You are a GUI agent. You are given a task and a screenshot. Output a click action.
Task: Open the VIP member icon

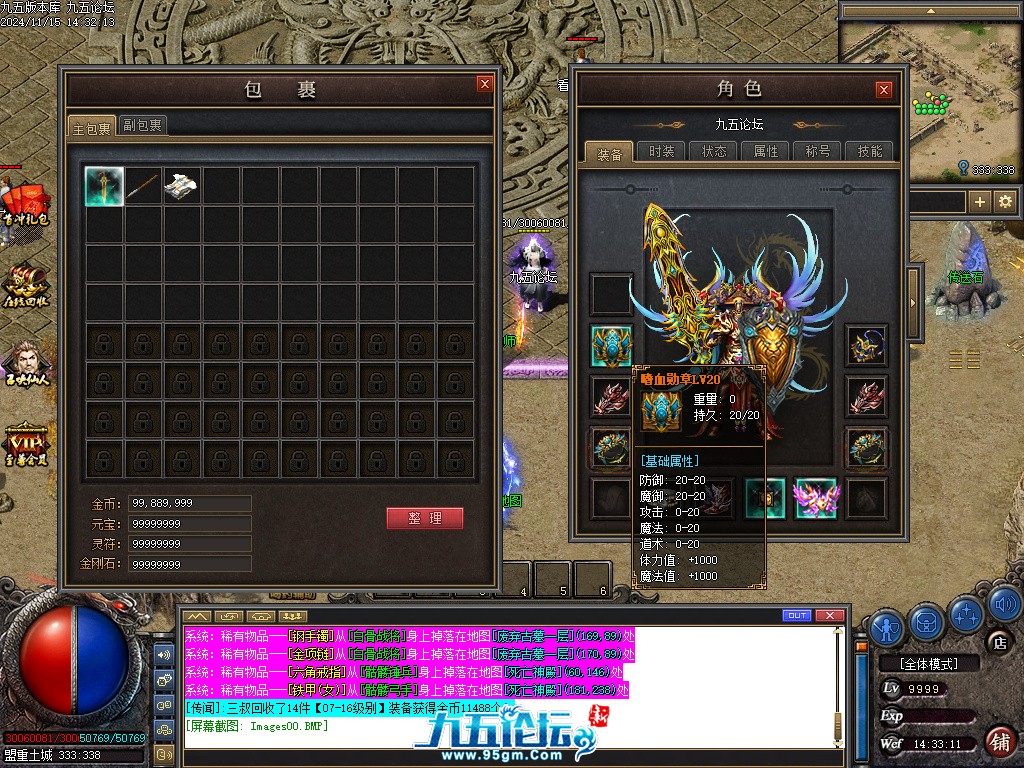(27, 443)
